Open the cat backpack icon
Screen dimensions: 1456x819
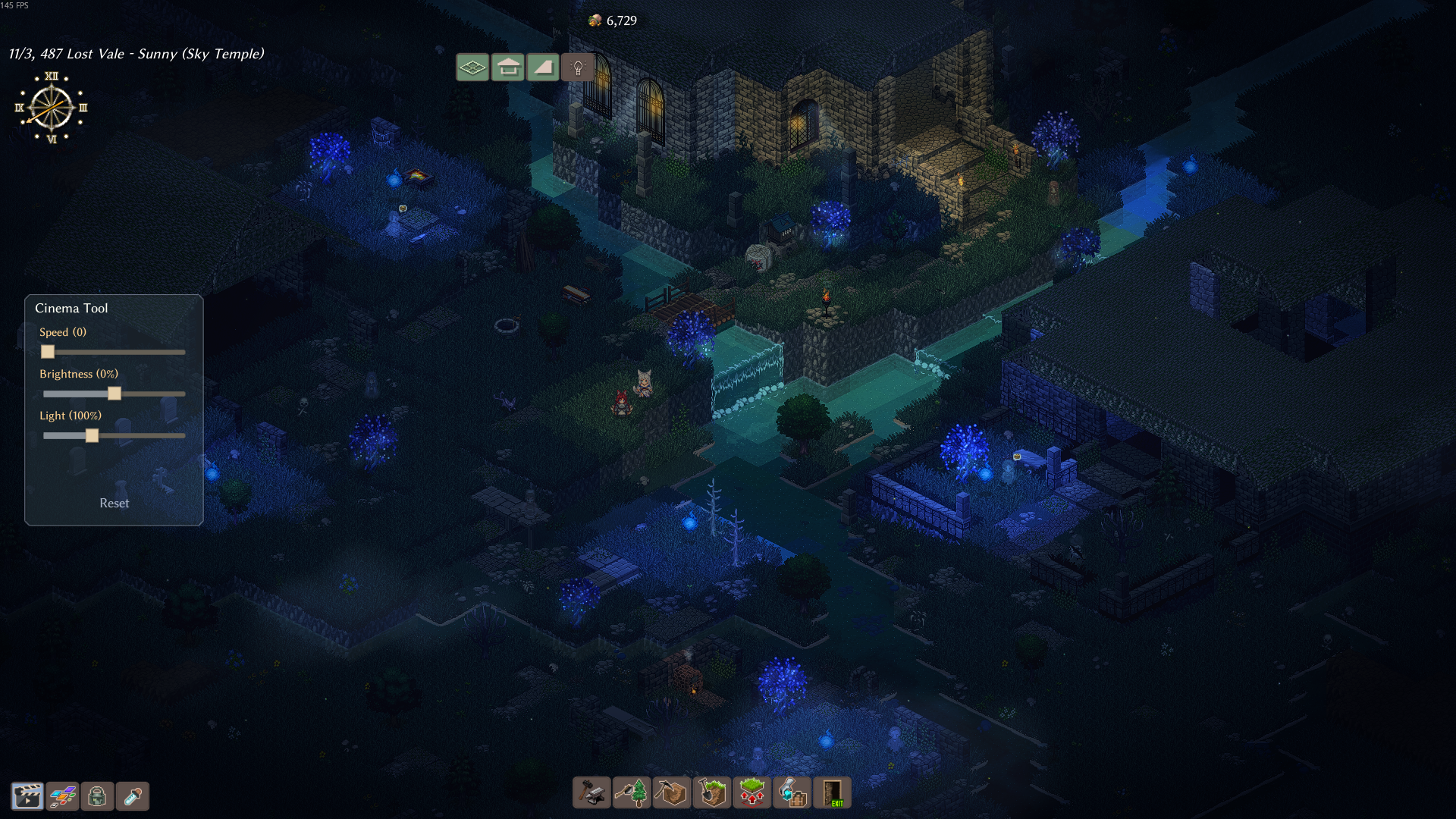(x=97, y=796)
